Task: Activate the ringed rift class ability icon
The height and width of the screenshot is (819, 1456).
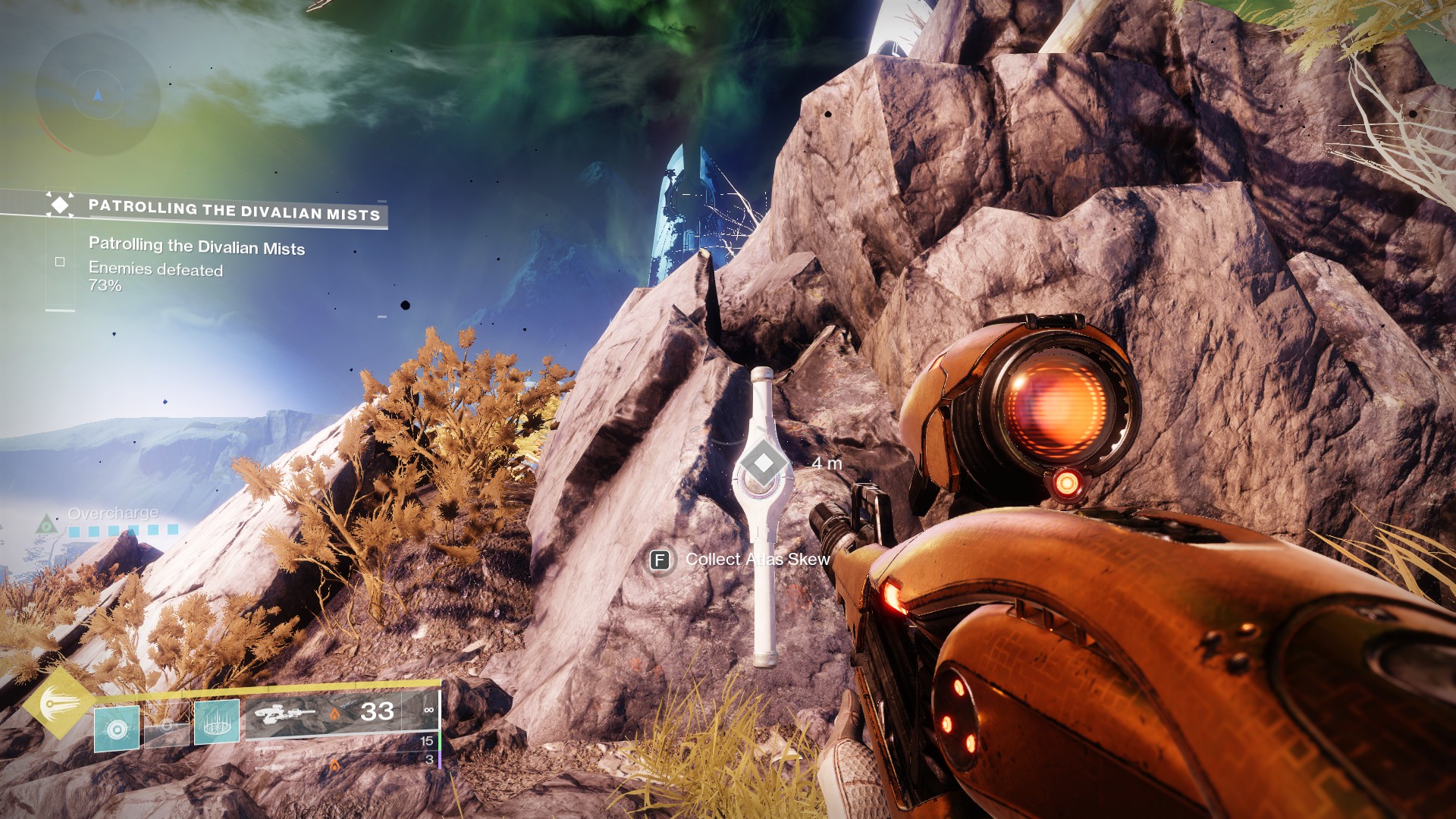Action: 217,722
